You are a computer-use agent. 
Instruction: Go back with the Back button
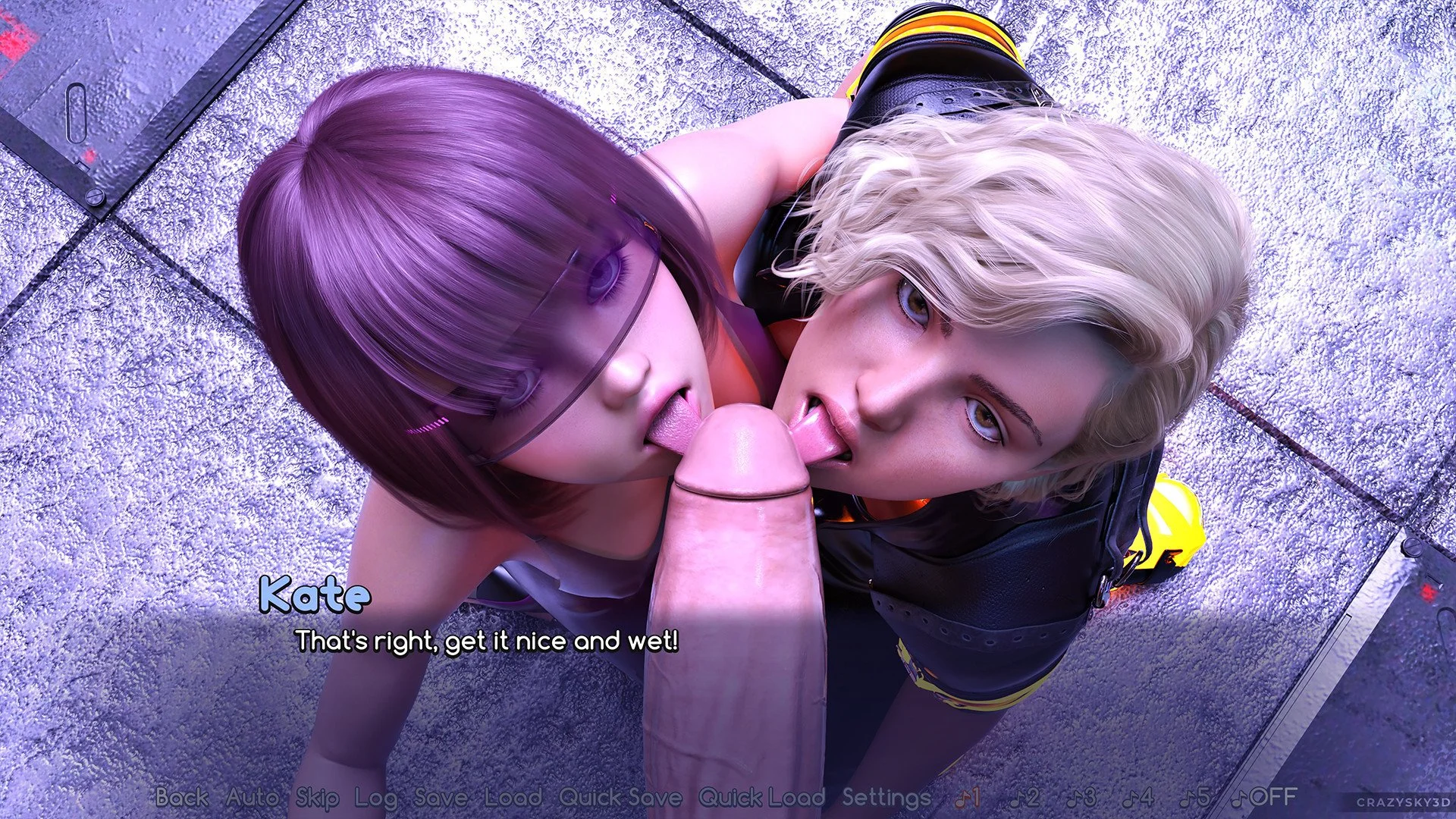click(182, 797)
